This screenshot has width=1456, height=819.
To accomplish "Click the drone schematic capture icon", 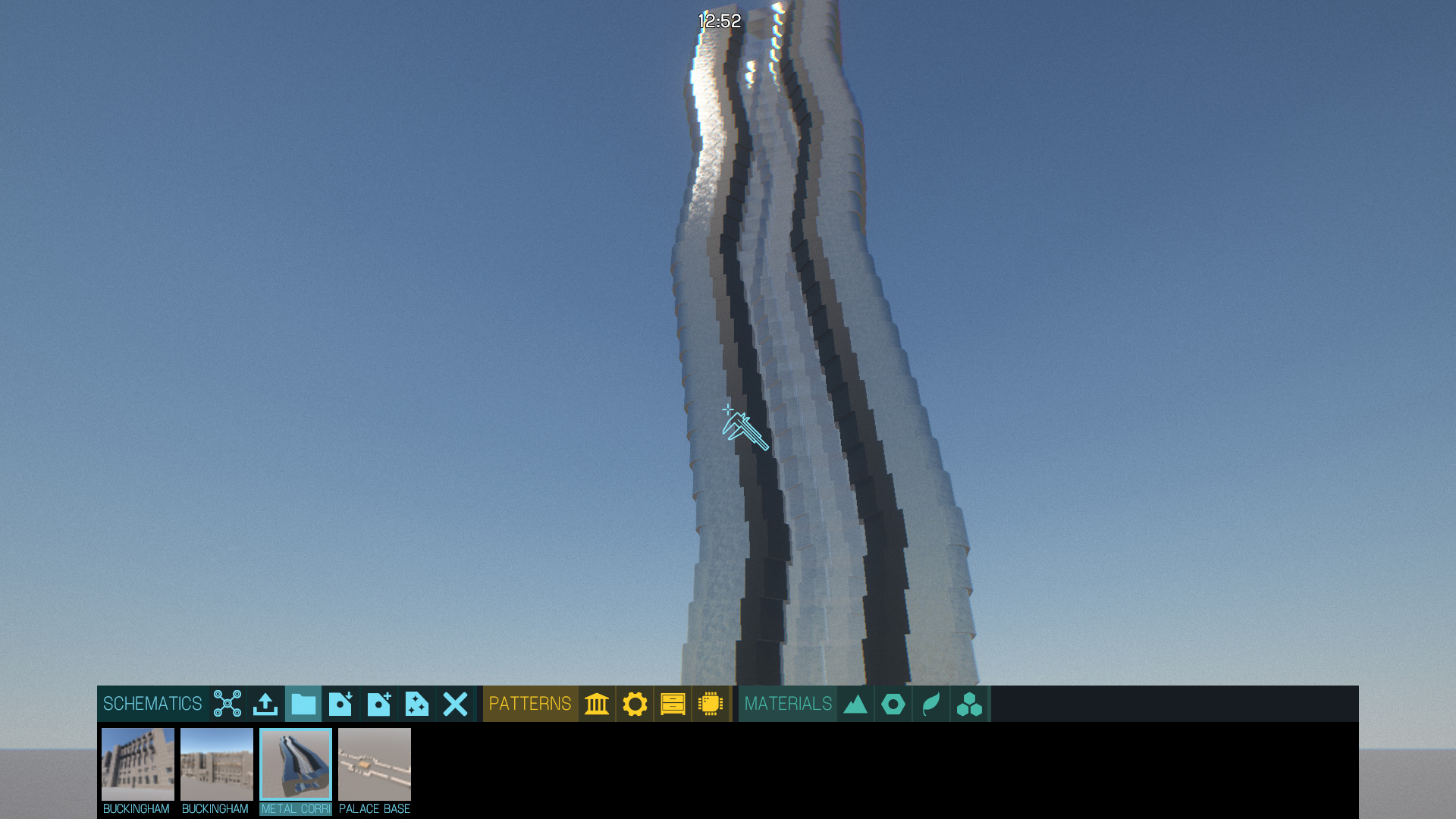I will [x=228, y=704].
